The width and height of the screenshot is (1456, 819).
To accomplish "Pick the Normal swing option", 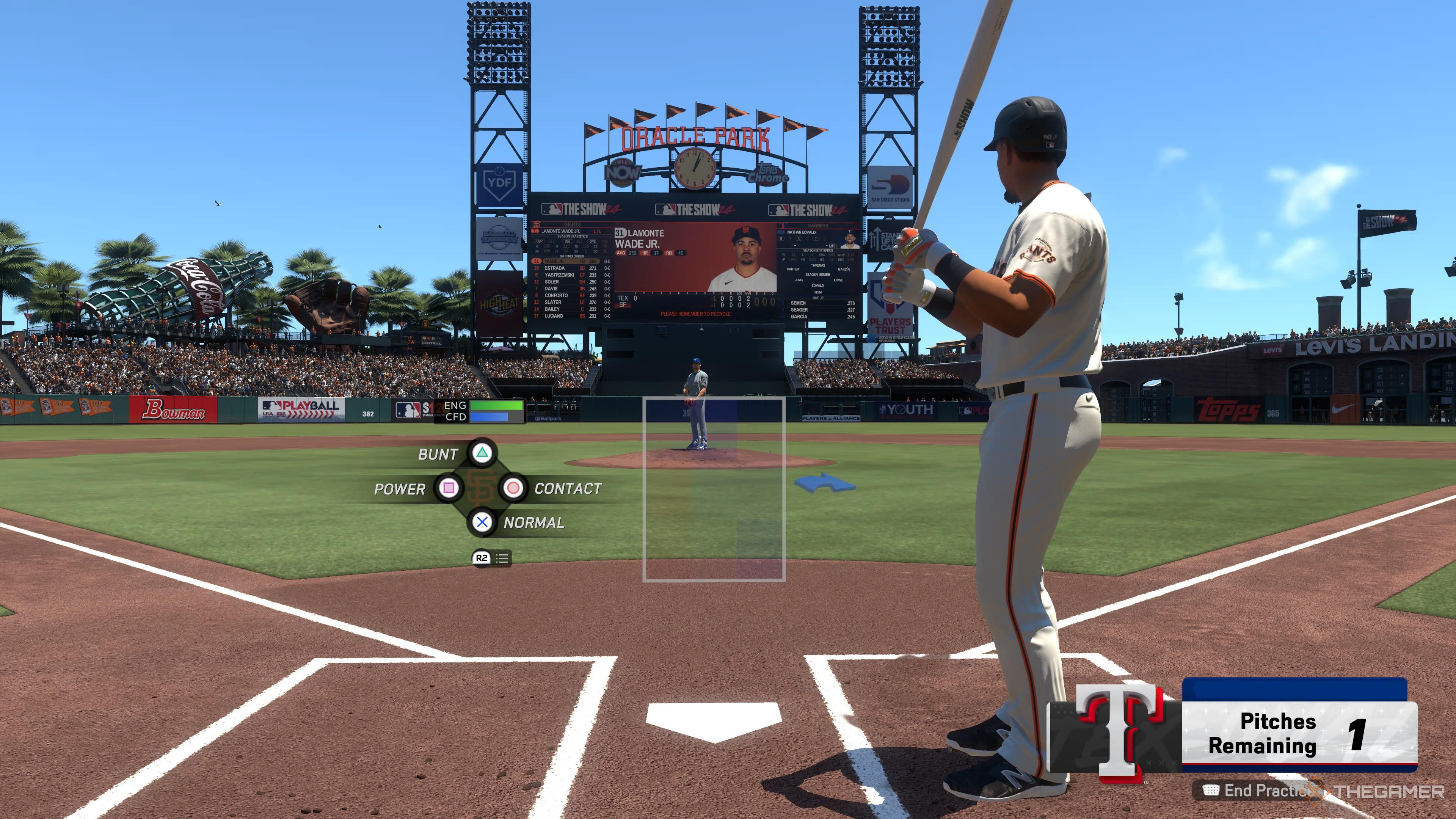I will pyautogui.click(x=482, y=522).
